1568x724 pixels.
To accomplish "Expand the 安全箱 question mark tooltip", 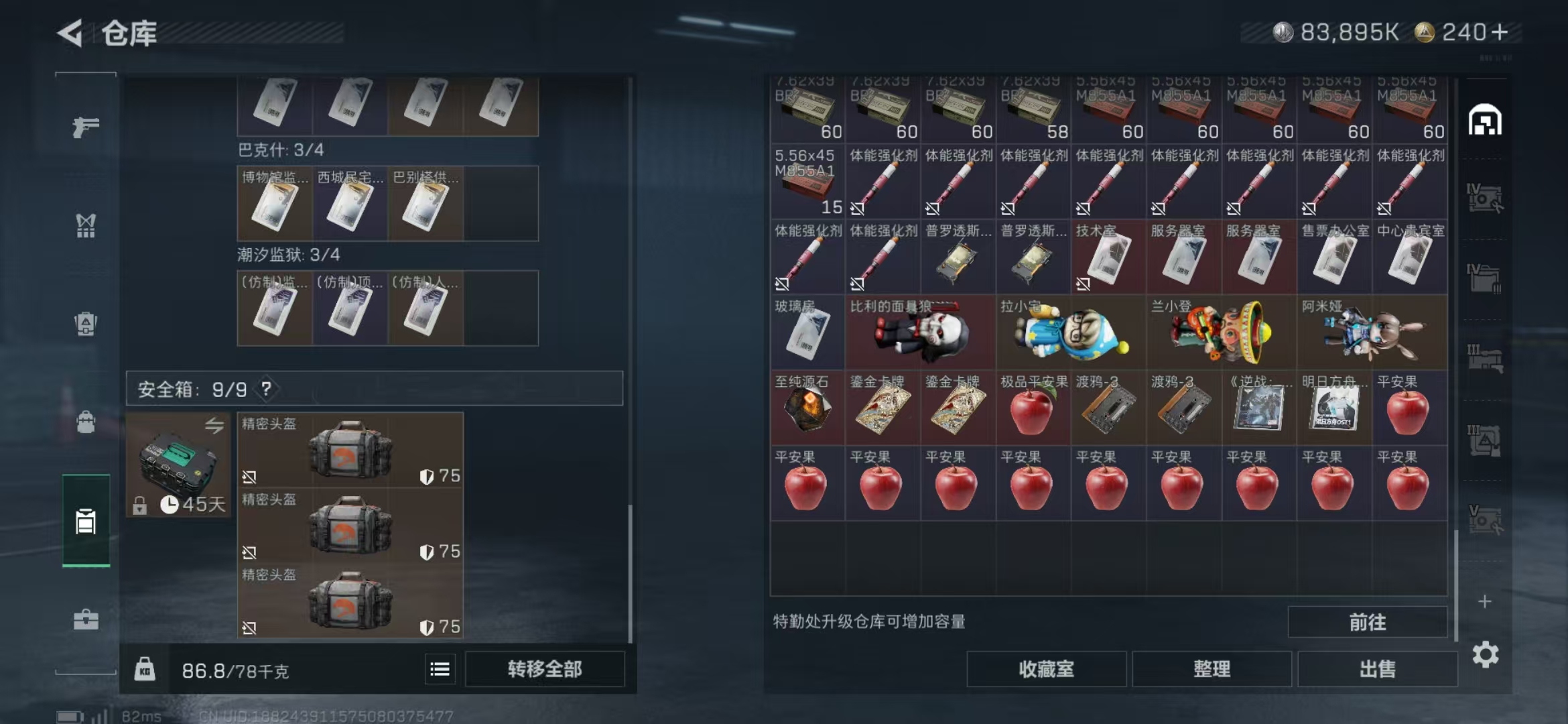I will [x=267, y=389].
